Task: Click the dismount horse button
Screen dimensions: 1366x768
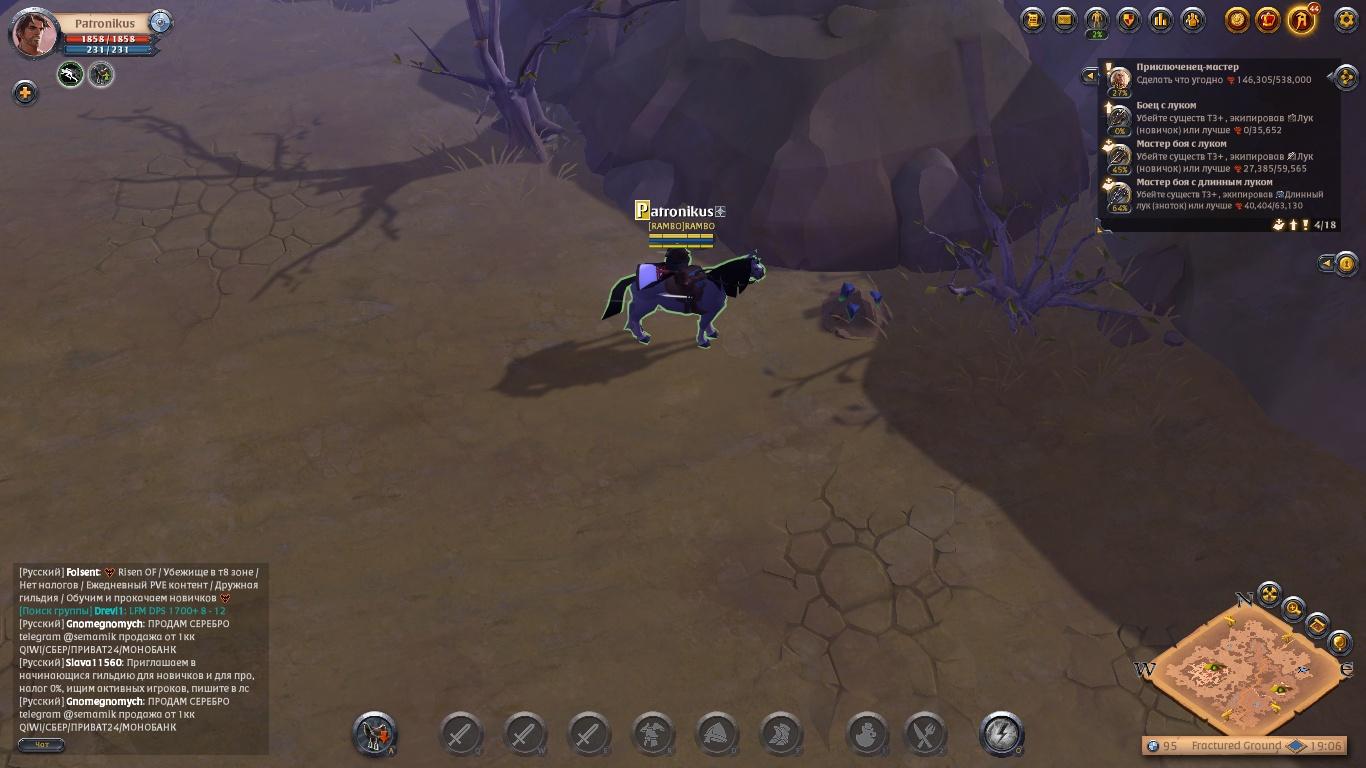Action: tap(375, 734)
